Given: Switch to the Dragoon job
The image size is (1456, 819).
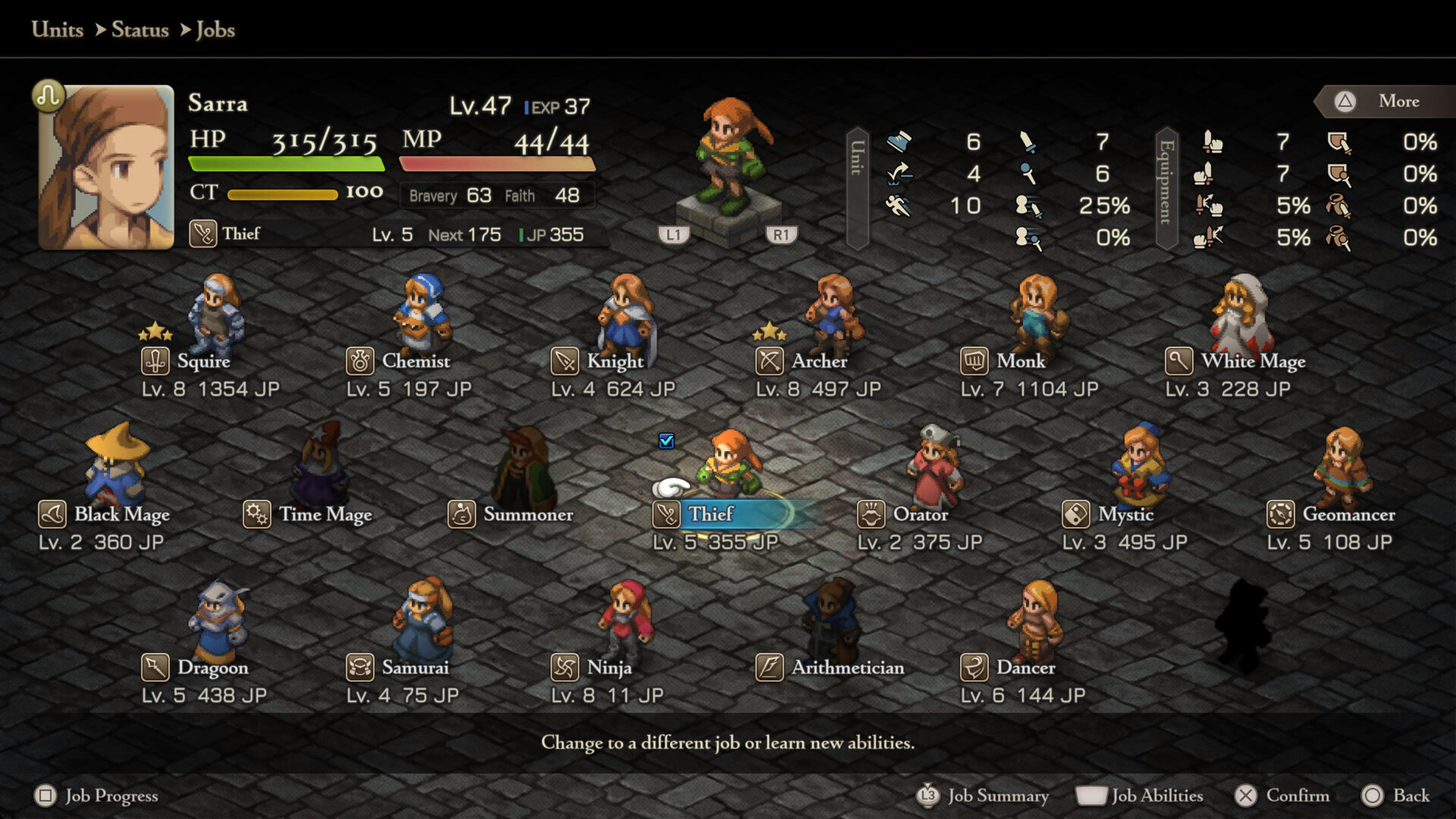Looking at the screenshot, I should click(x=212, y=667).
